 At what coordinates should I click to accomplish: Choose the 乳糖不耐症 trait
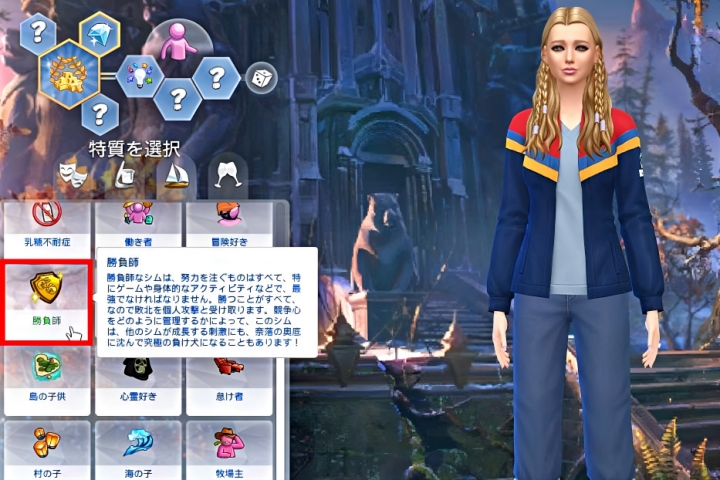point(47,223)
